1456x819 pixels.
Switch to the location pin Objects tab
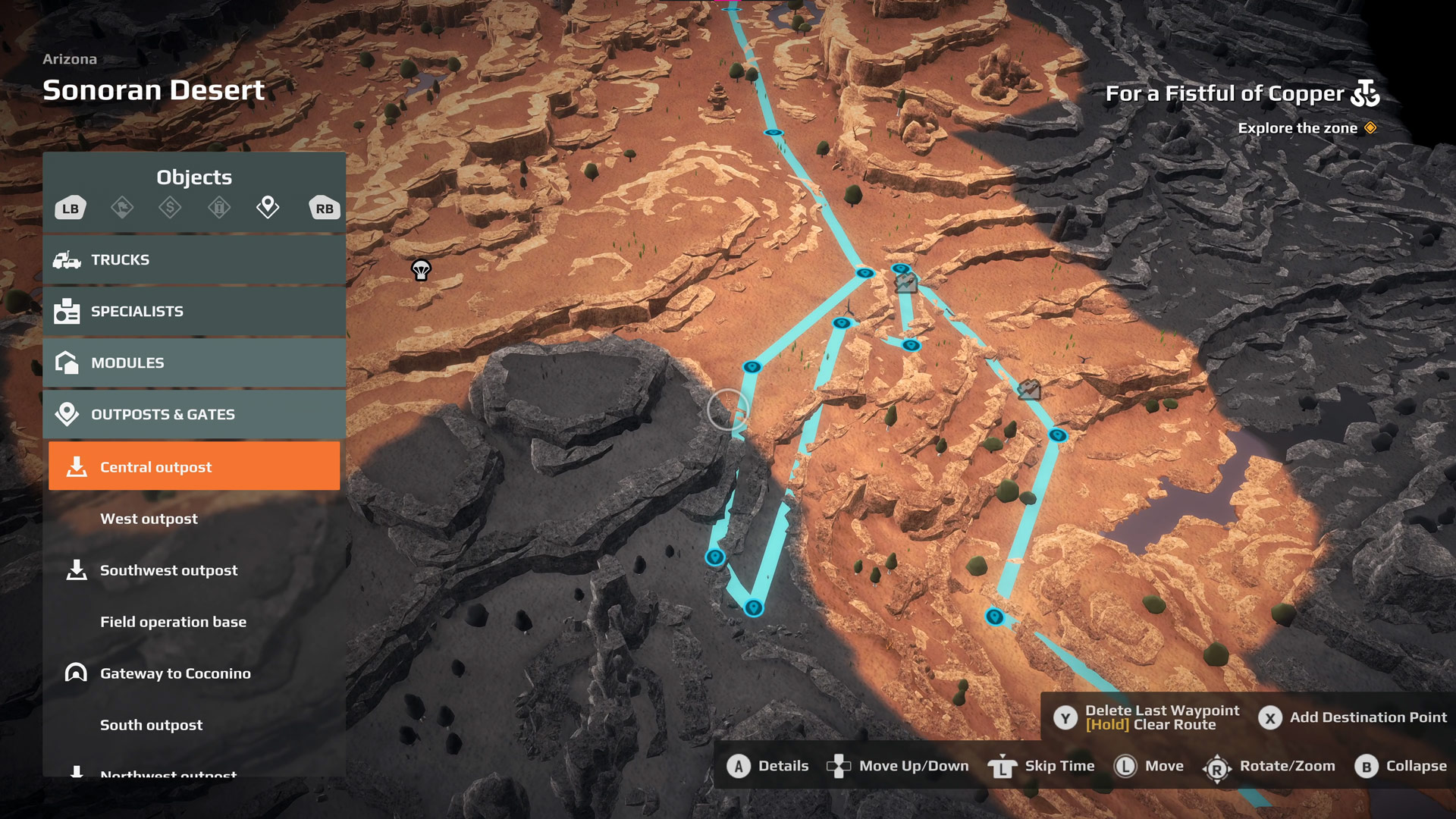[268, 206]
